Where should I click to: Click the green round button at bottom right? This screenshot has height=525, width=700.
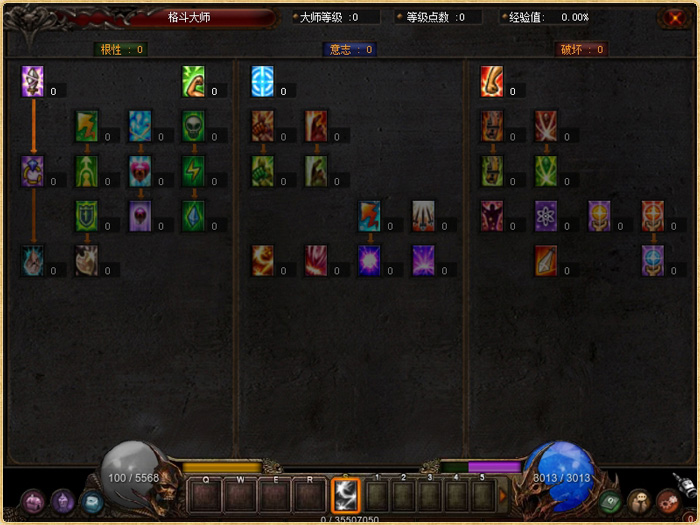(611, 501)
